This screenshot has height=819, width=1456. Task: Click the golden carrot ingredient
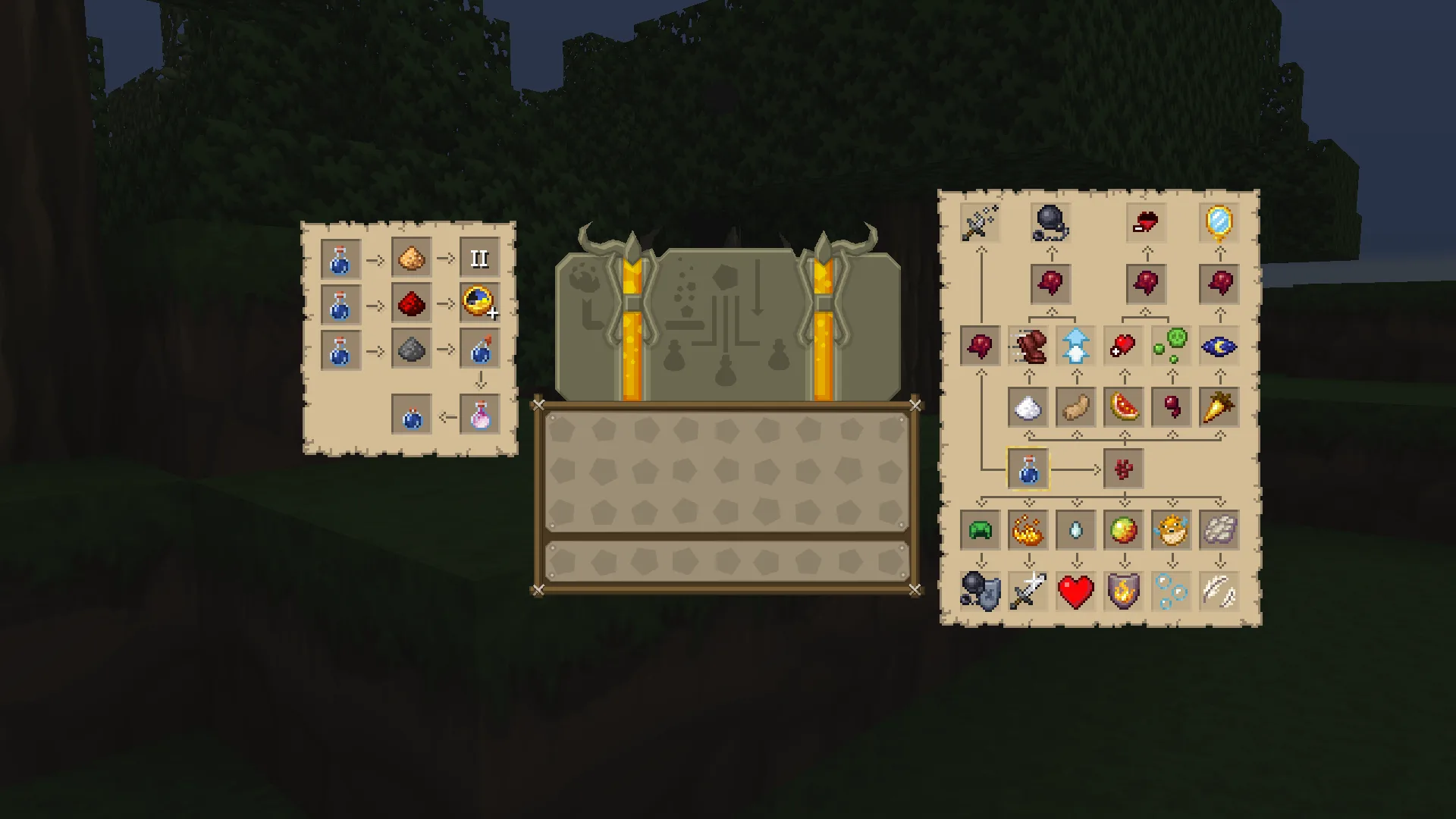(1219, 407)
